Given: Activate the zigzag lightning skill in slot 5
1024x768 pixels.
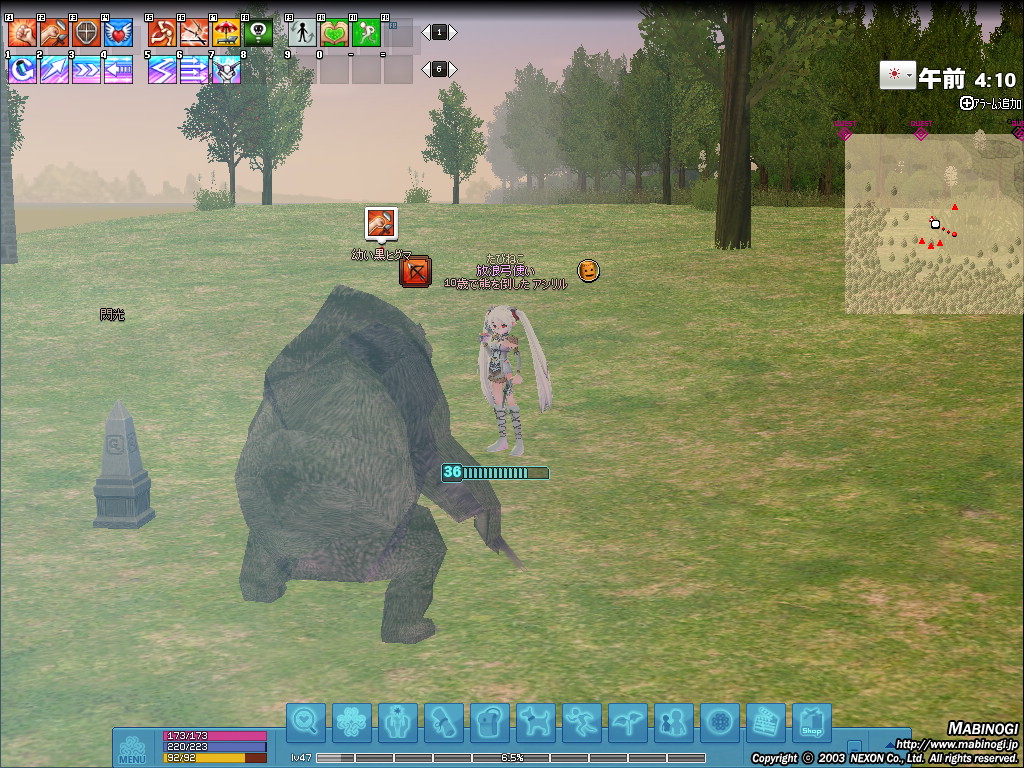Looking at the screenshot, I should [x=162, y=69].
